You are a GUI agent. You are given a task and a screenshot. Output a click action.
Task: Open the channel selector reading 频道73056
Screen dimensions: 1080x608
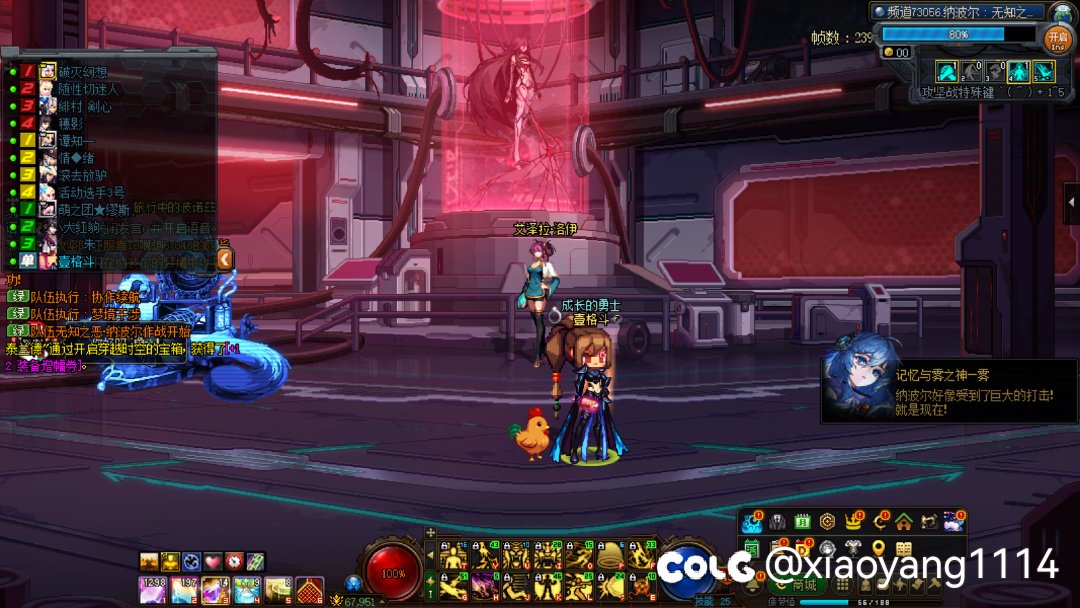(958, 12)
